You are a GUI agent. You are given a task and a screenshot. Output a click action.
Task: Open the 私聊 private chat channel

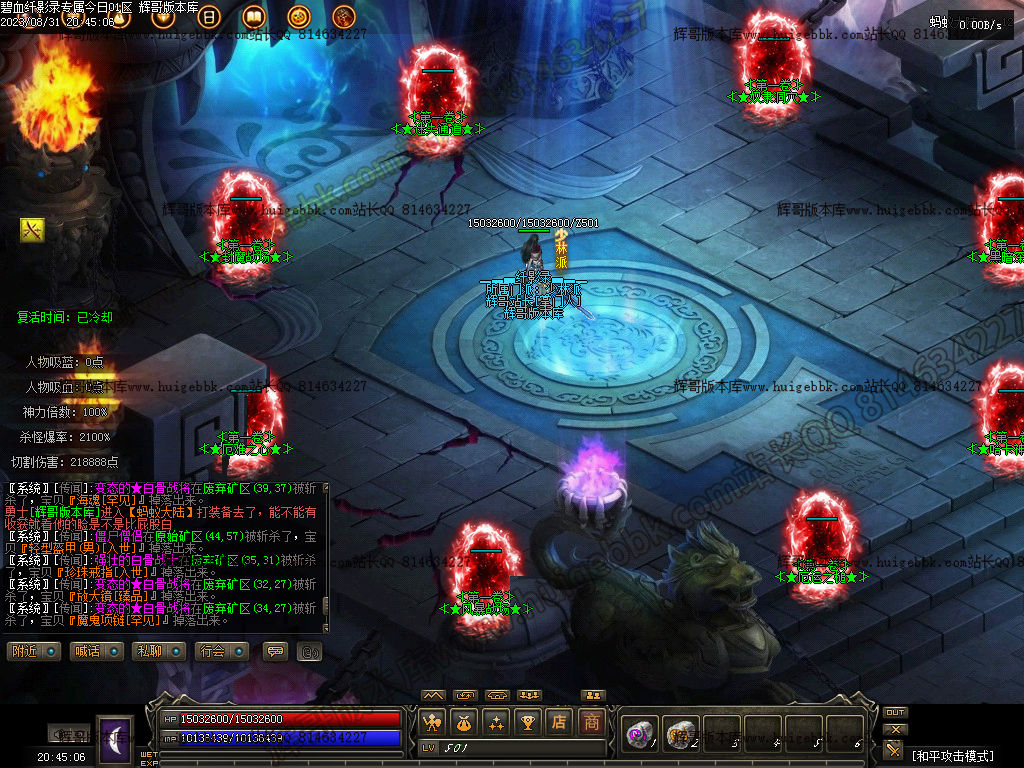click(x=159, y=651)
